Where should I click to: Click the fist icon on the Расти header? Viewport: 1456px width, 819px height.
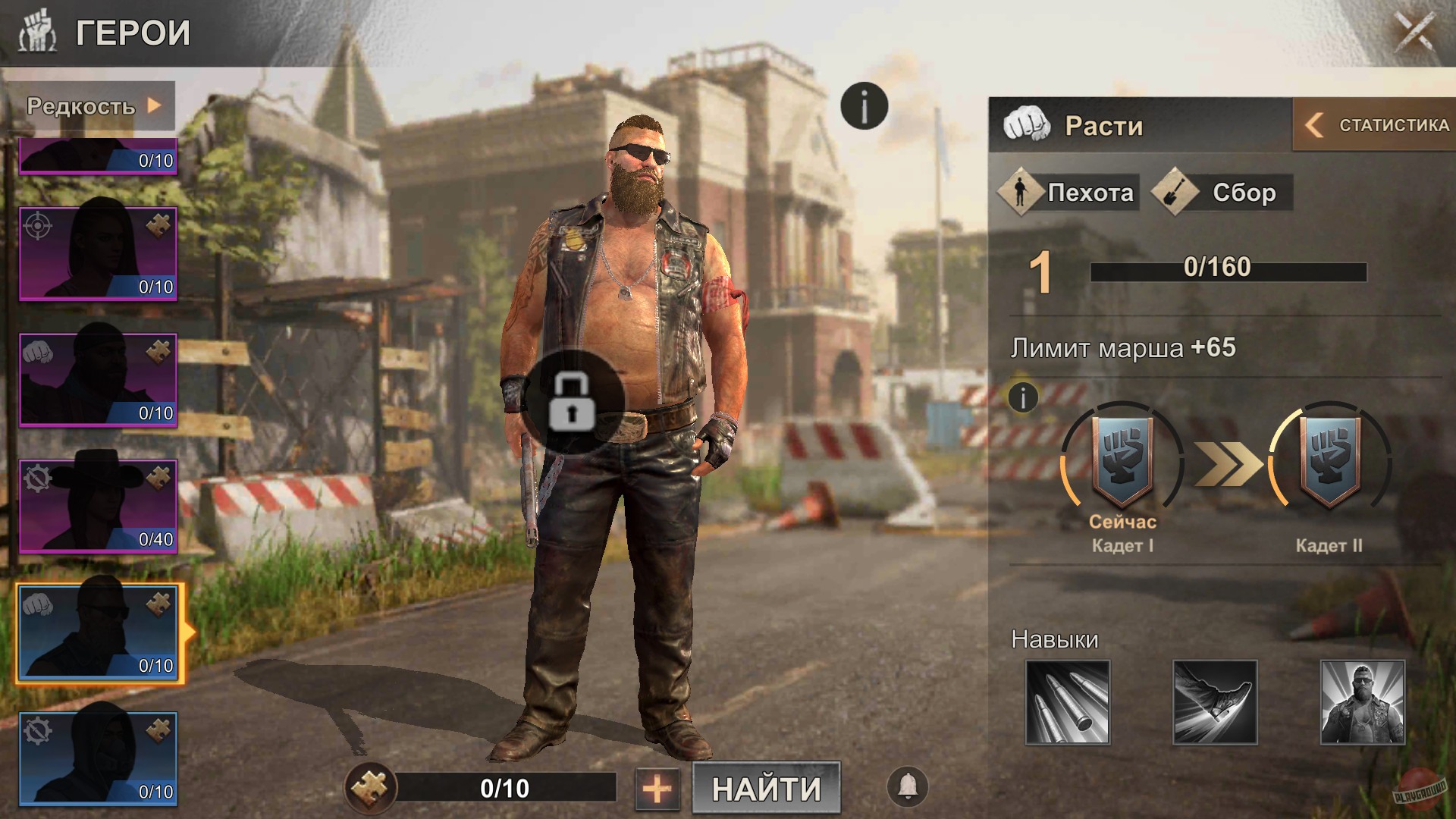click(1028, 125)
